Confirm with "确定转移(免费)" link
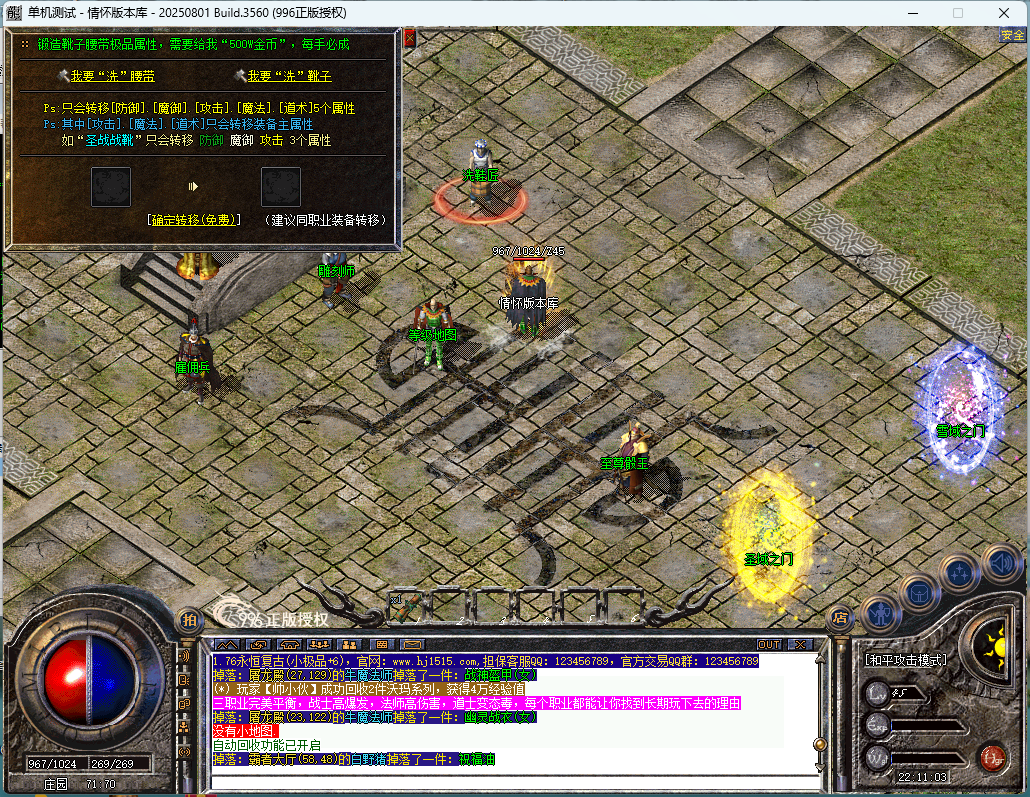Viewport: 1030px width, 797px height. point(193,220)
